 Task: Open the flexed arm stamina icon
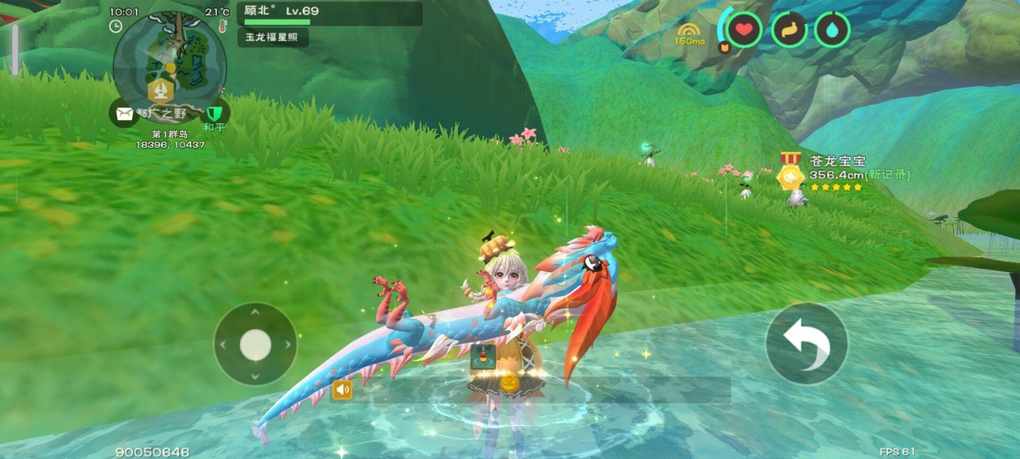pyautogui.click(x=789, y=30)
